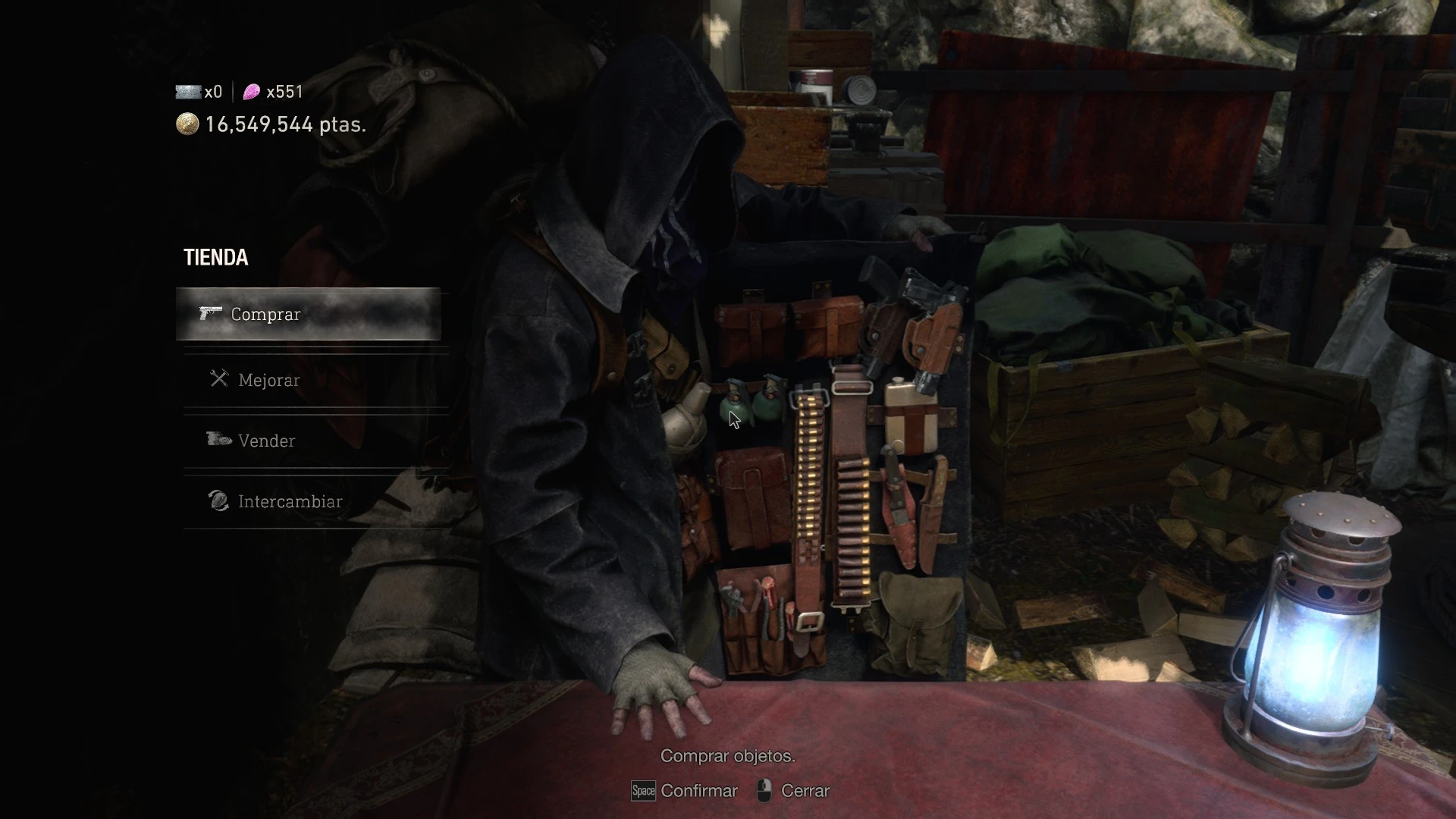The image size is (1456, 819).
Task: Select the pink crystal item counter icon
Action: 252,91
